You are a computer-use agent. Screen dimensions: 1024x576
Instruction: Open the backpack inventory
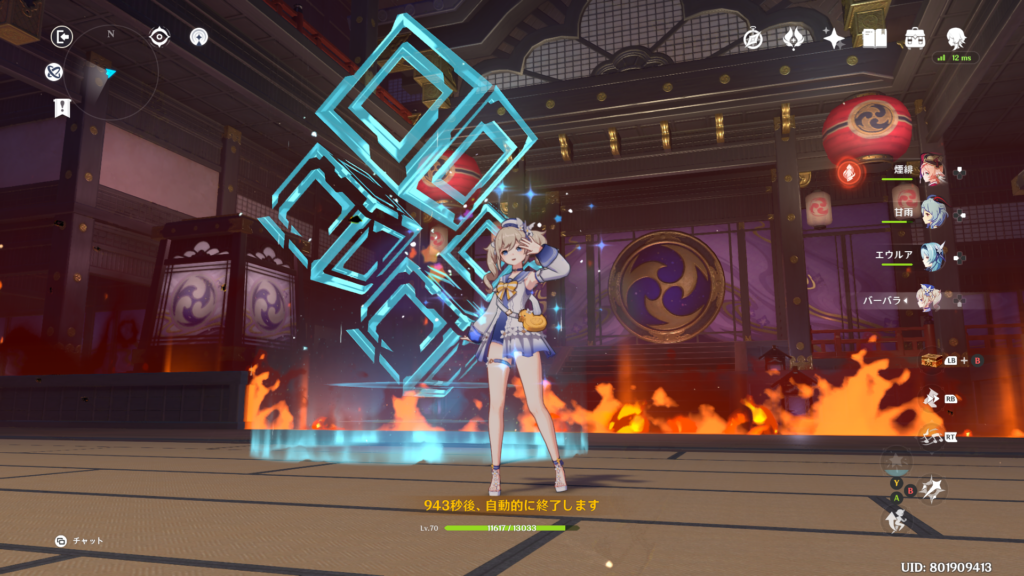point(915,38)
